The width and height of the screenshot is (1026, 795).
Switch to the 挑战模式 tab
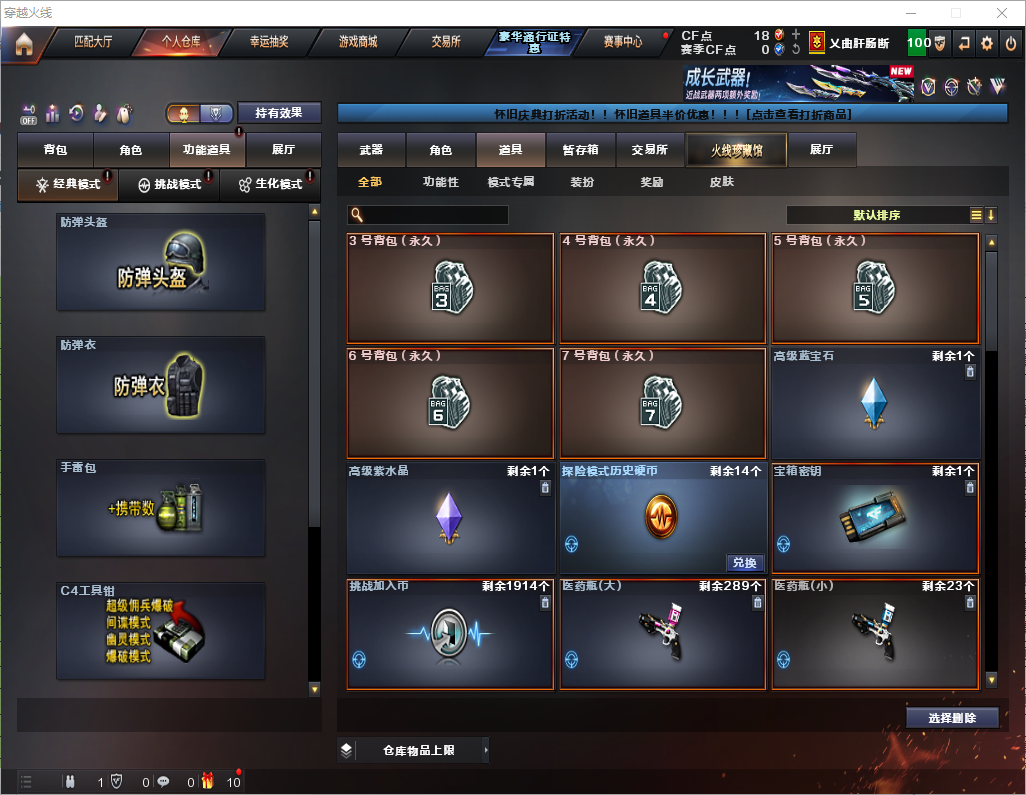click(169, 185)
